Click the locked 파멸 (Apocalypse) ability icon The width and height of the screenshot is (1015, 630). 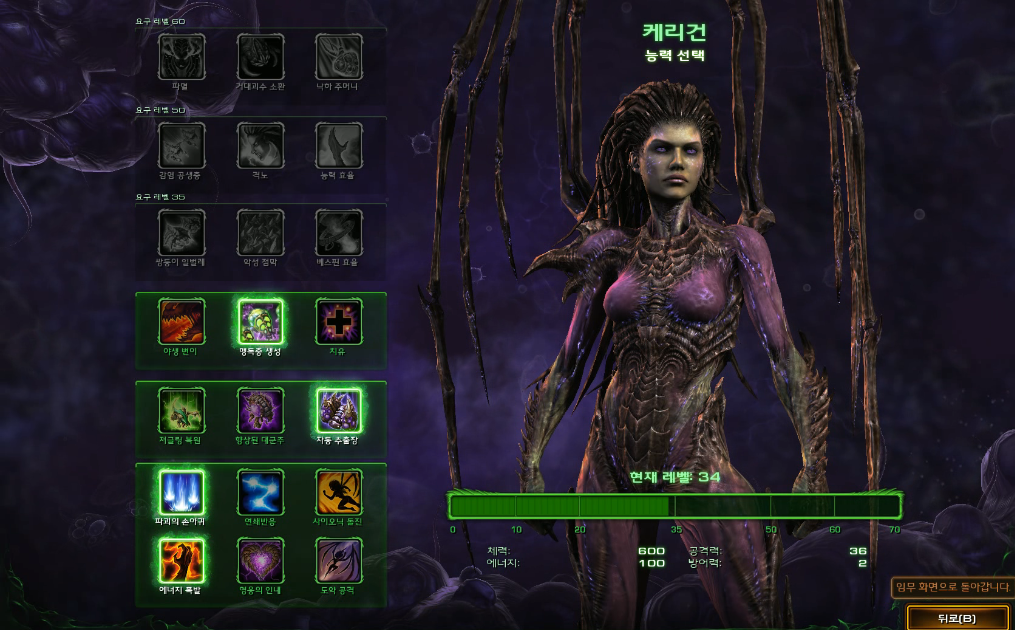click(x=182, y=57)
